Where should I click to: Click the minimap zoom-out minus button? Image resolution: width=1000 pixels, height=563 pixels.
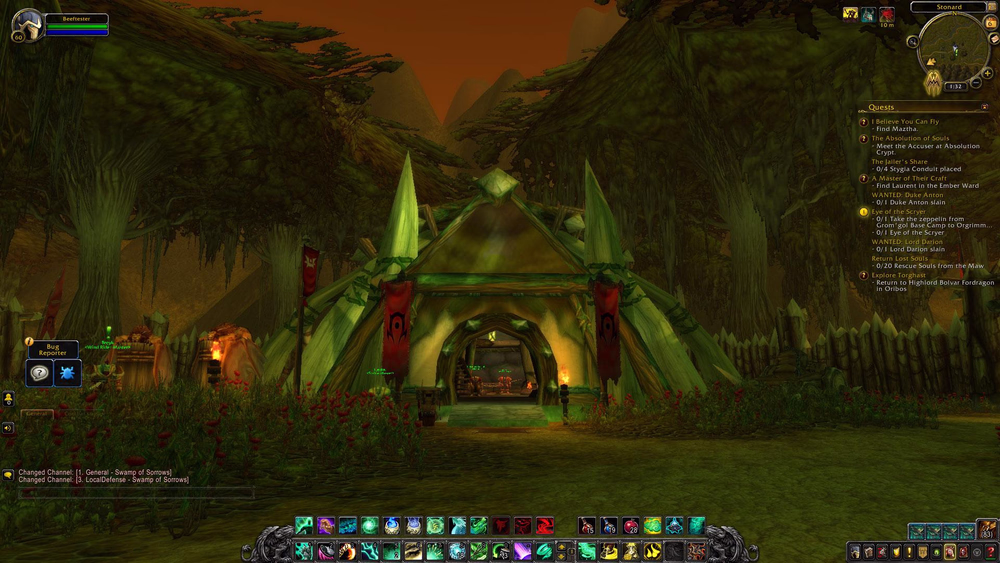pos(975,84)
